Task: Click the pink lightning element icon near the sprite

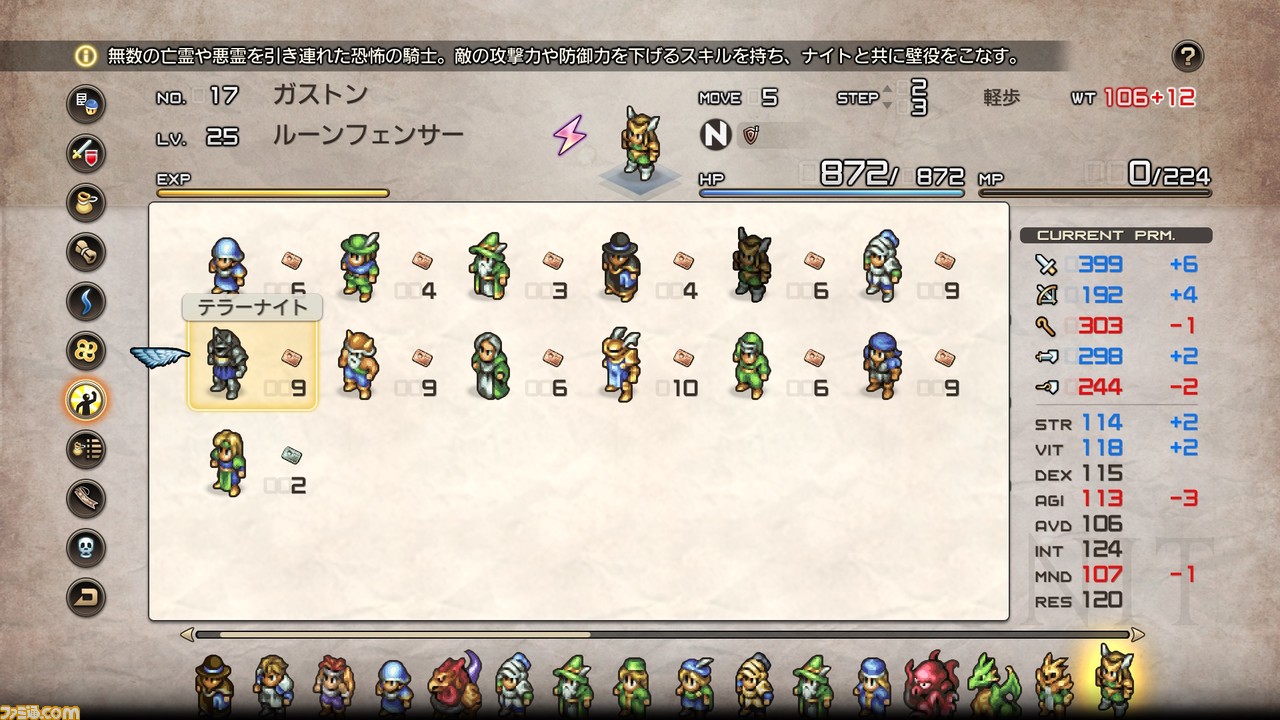Action: coord(570,133)
